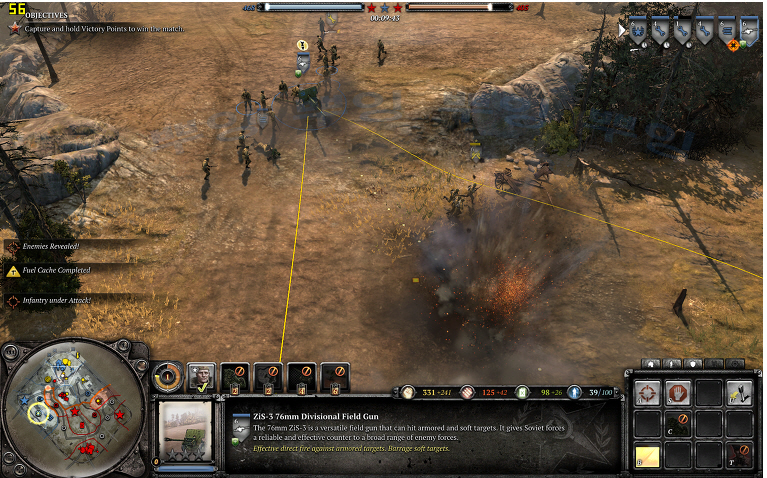Jump to the Infantry under Attack alert
The height and width of the screenshot is (478, 767).
tap(57, 299)
